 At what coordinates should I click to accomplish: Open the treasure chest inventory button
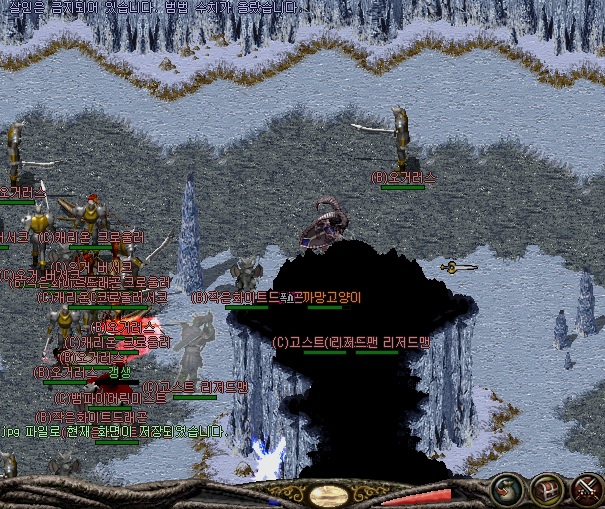pyautogui.click(x=546, y=490)
